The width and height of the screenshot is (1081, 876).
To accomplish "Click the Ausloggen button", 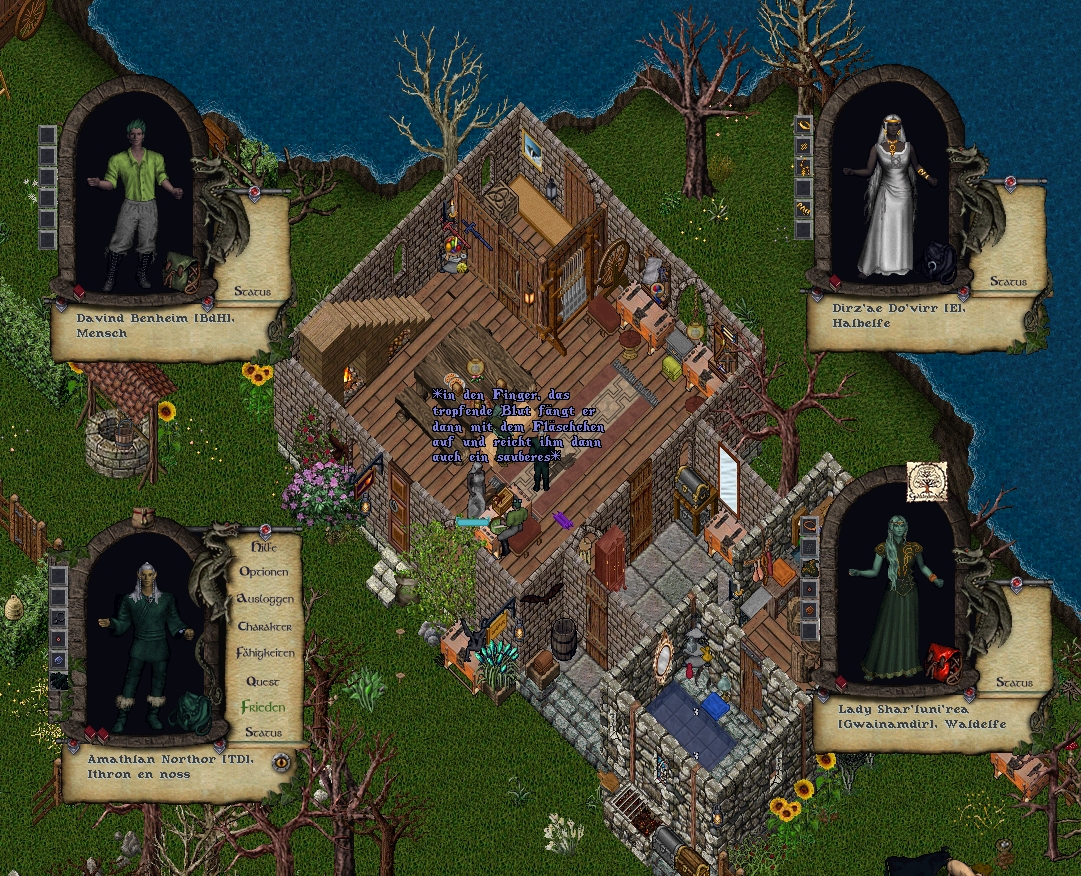I will 264,599.
